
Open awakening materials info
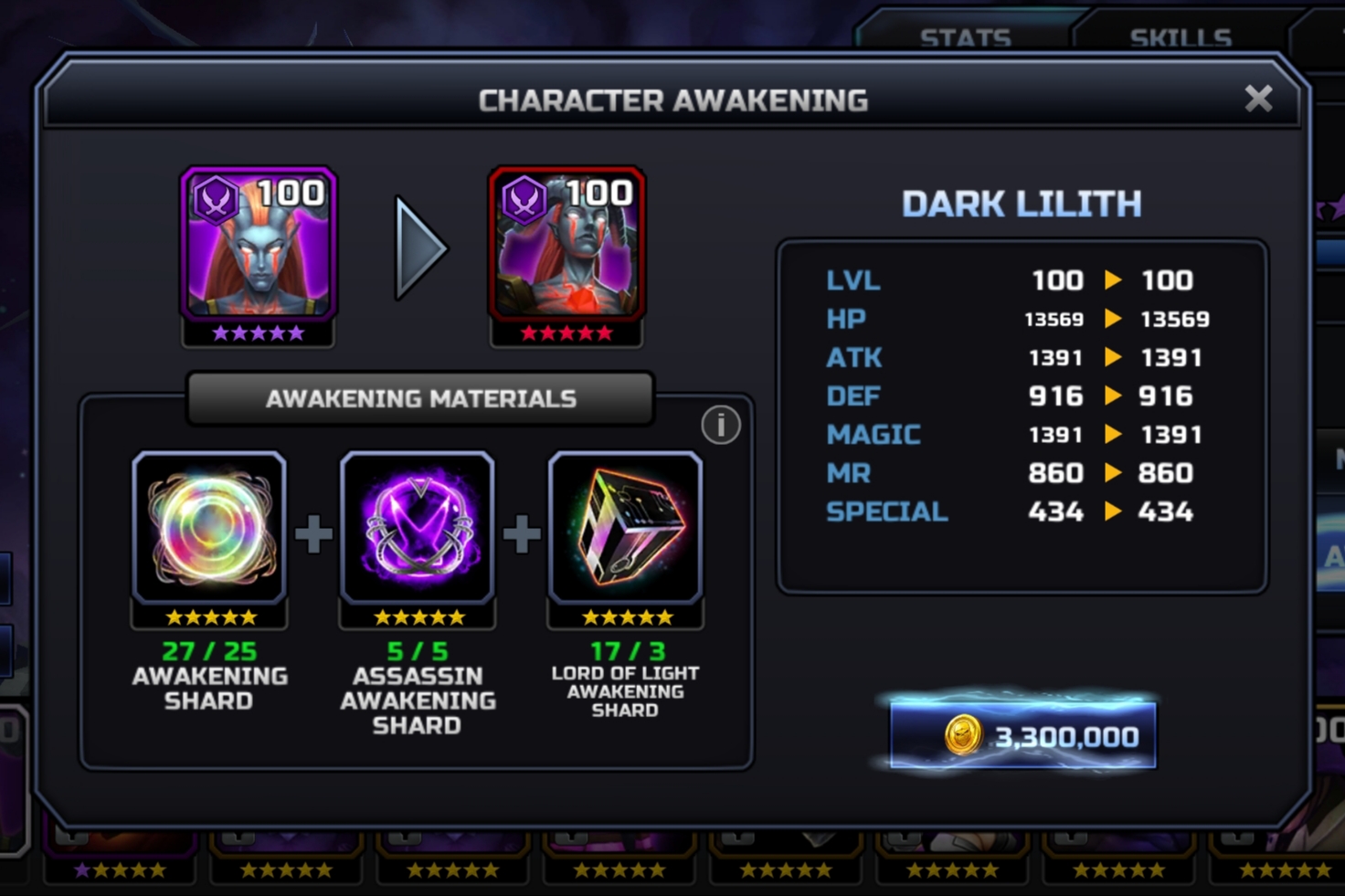[720, 425]
